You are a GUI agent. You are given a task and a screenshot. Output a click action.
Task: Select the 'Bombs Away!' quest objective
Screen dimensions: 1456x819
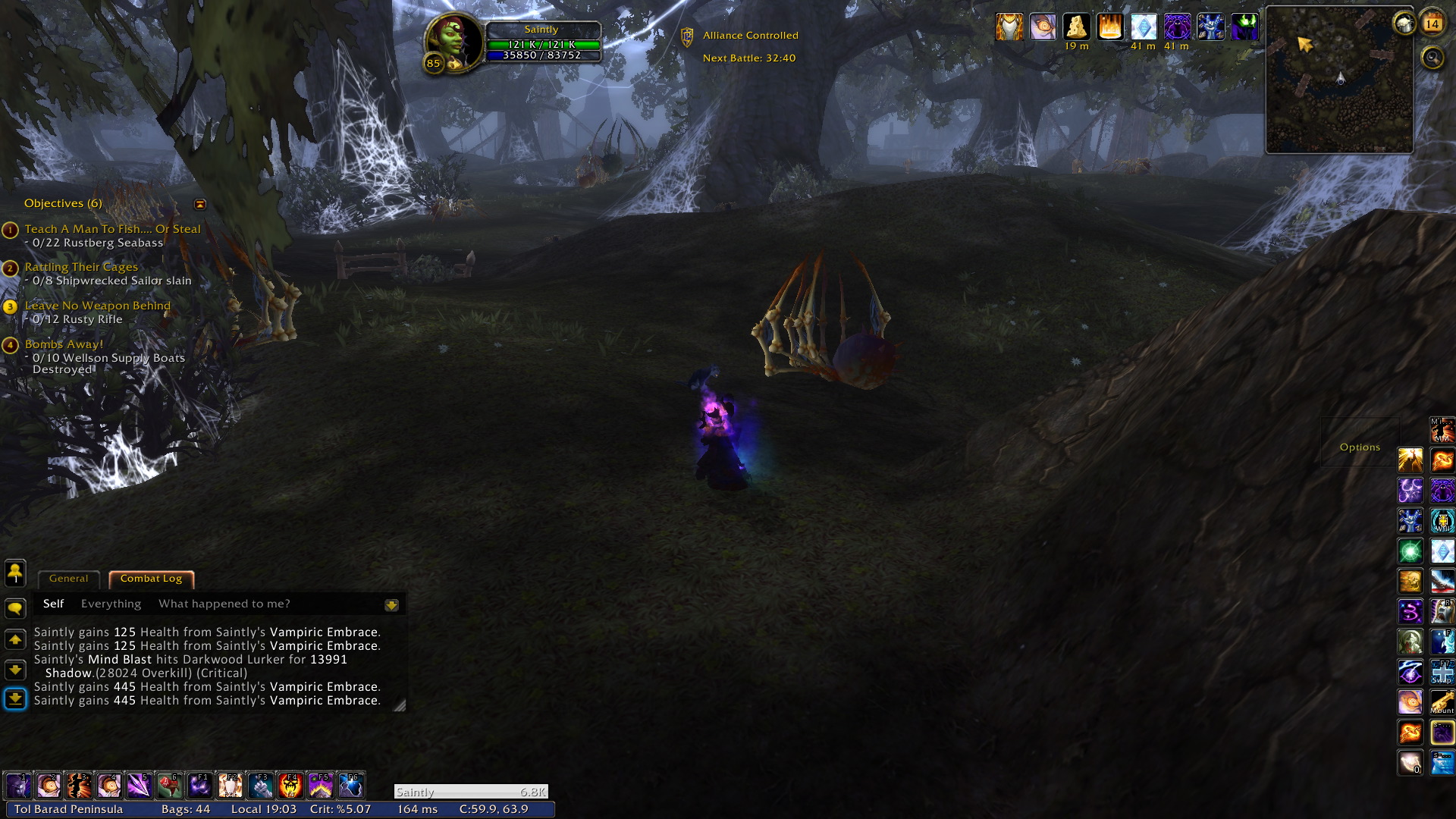tap(64, 344)
